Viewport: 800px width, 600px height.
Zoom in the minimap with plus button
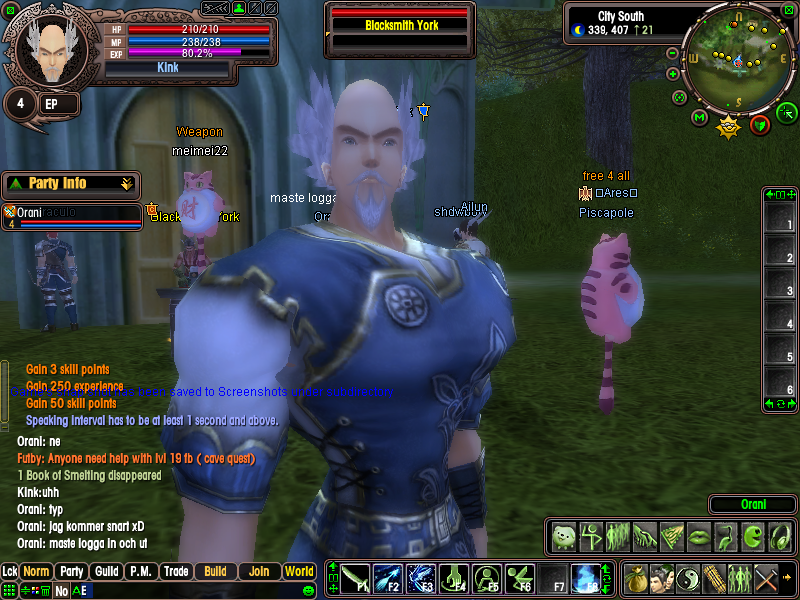pos(673,73)
